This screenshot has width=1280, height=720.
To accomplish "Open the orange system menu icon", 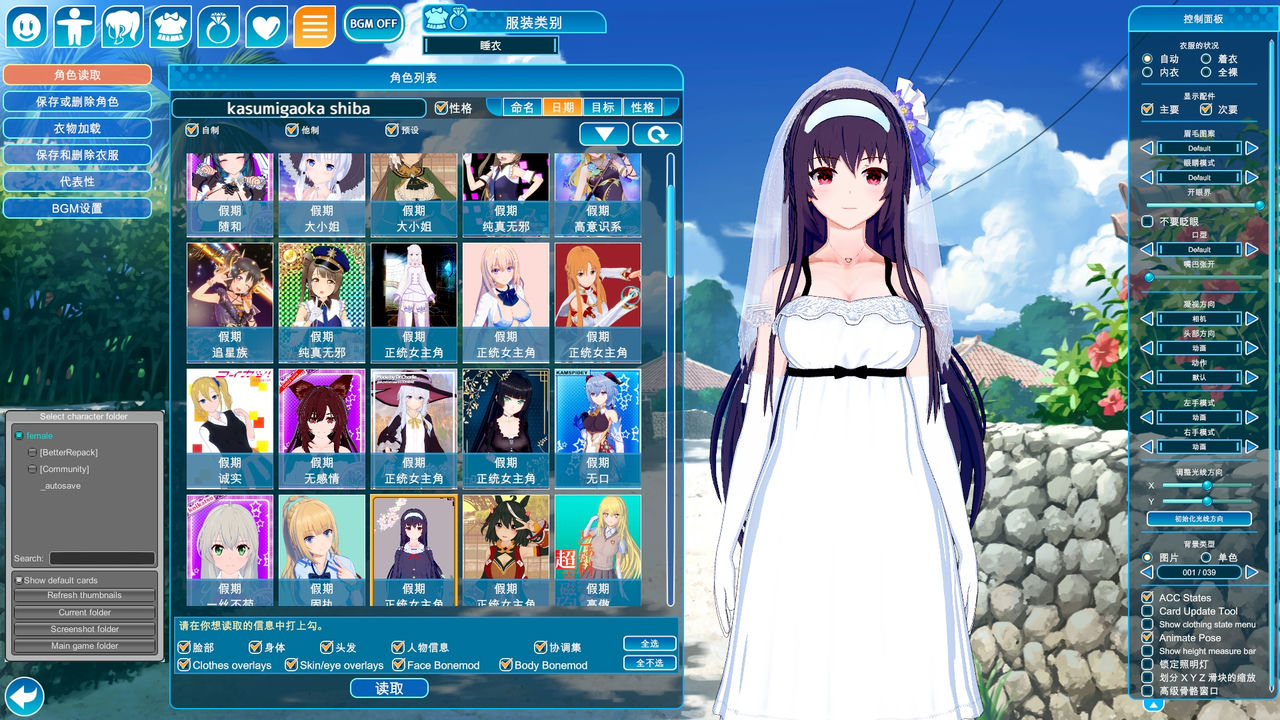I will (x=315, y=25).
